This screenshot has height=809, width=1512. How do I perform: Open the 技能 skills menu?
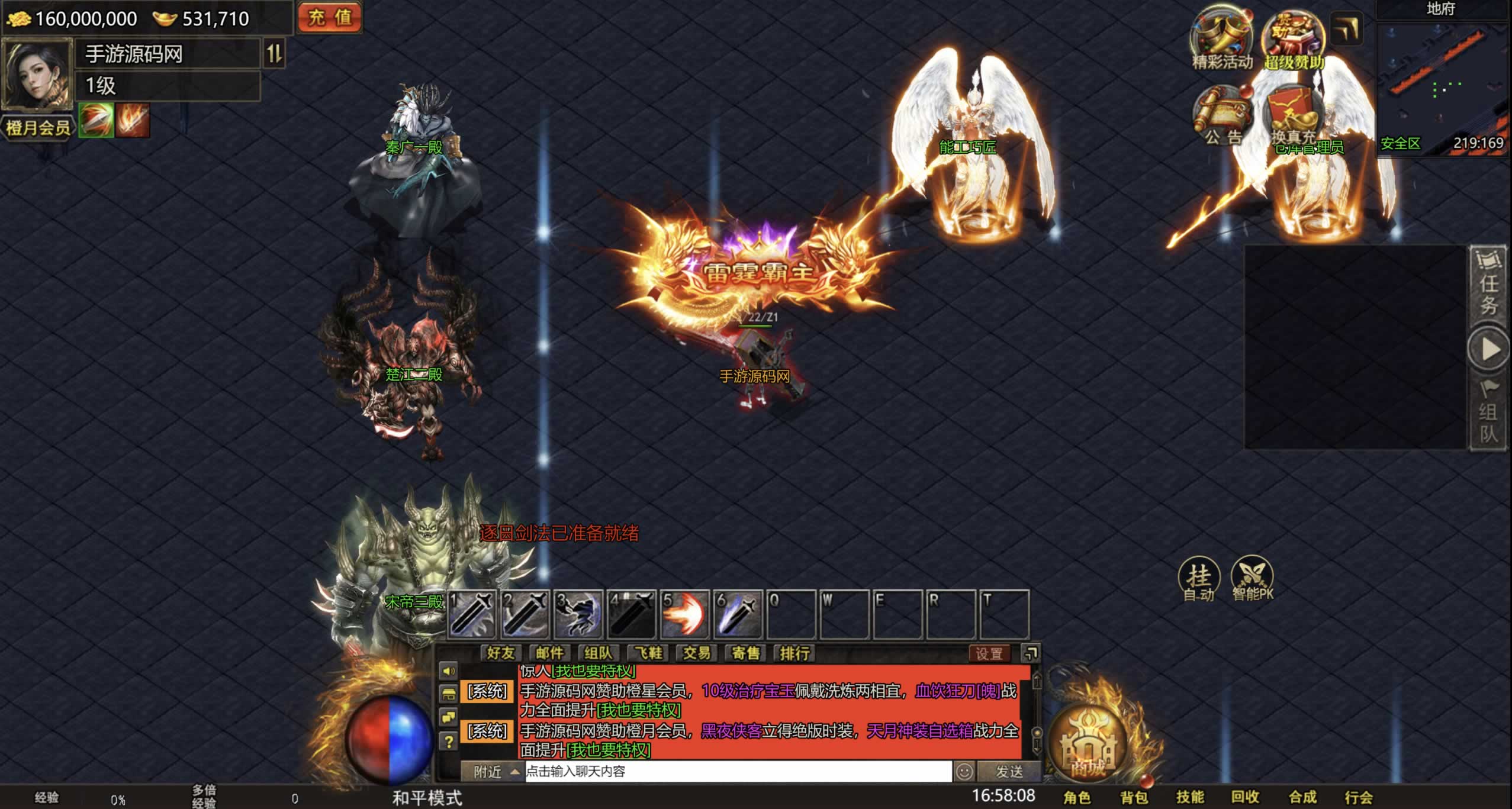pyautogui.click(x=1190, y=797)
